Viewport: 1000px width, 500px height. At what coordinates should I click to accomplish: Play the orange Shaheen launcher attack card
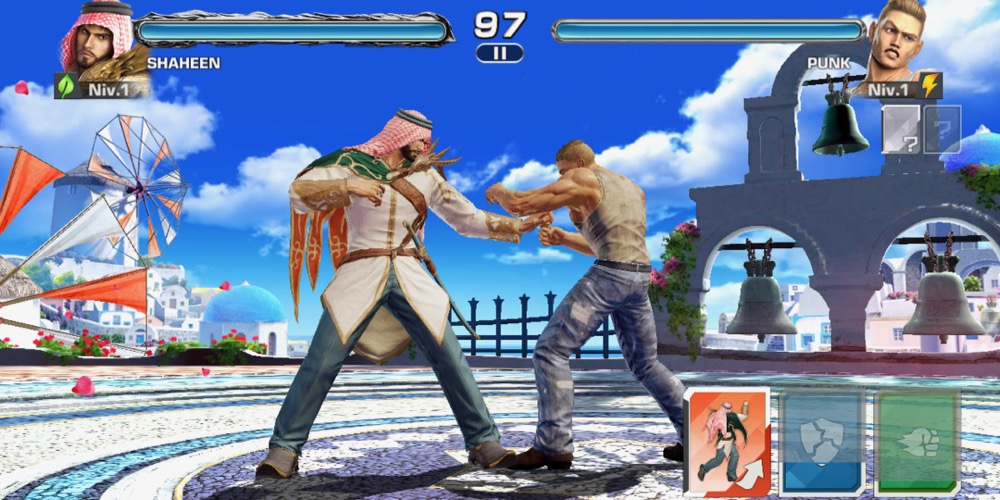tap(727, 441)
